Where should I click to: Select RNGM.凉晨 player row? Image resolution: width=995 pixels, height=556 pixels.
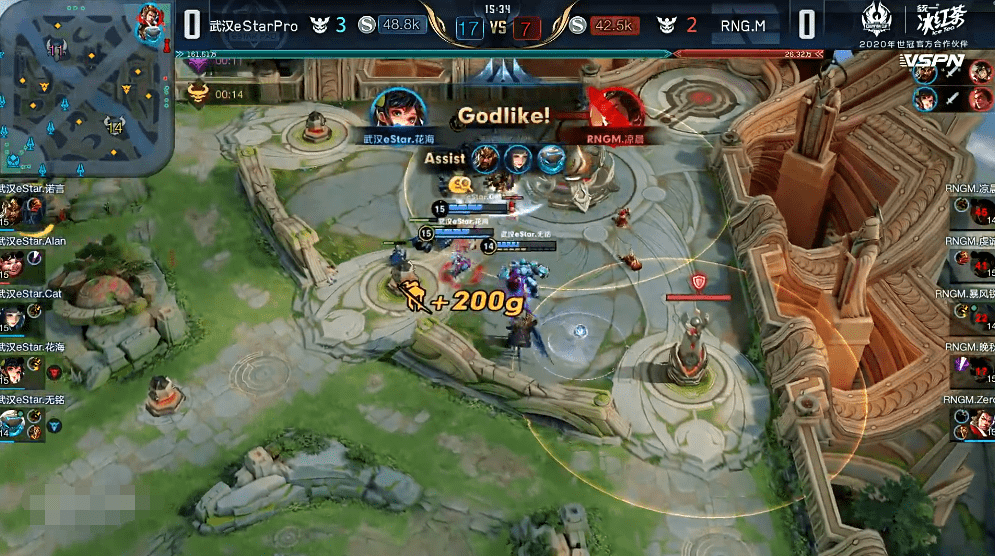click(x=972, y=208)
